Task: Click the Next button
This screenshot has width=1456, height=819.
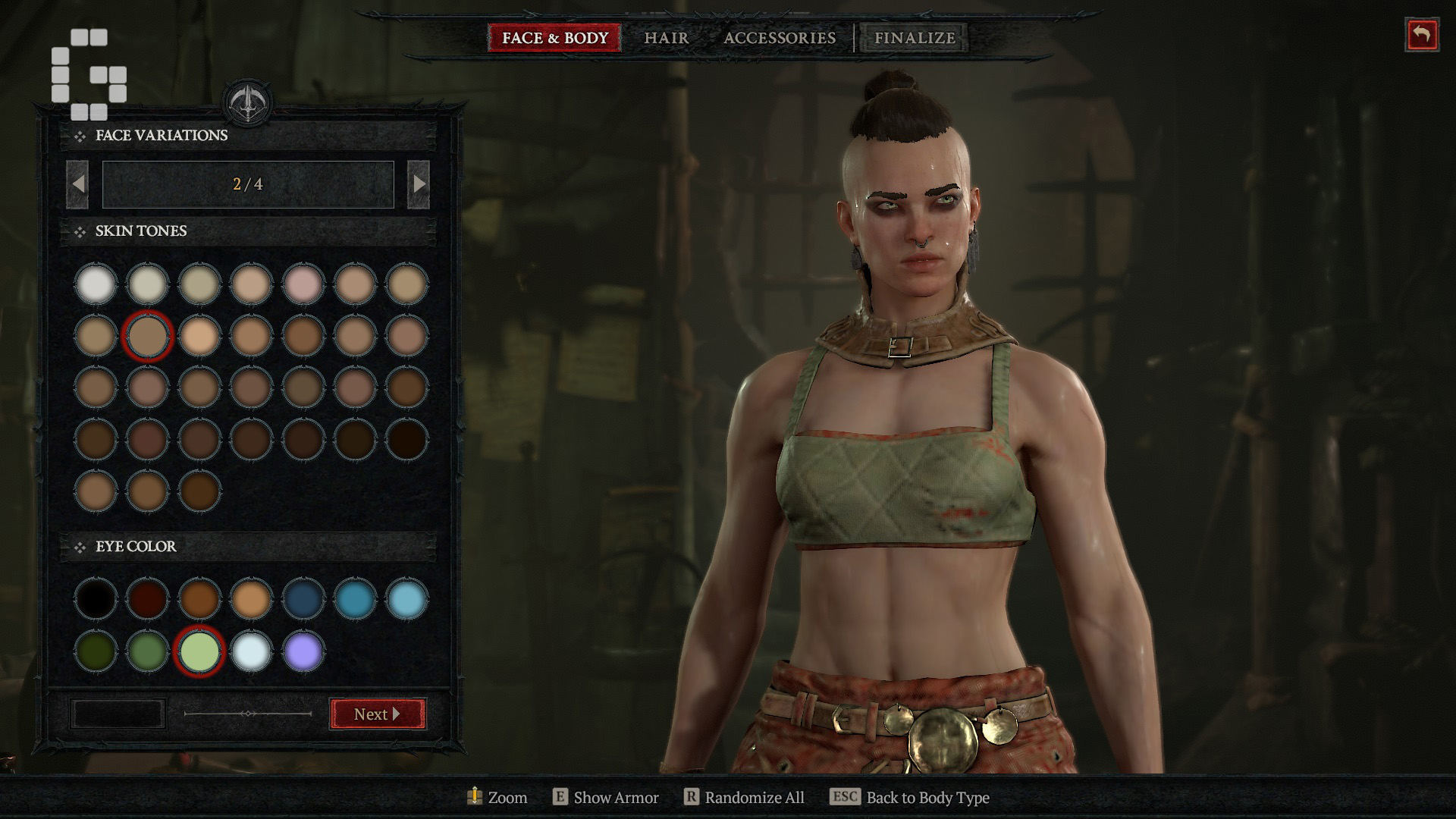Action: (378, 714)
